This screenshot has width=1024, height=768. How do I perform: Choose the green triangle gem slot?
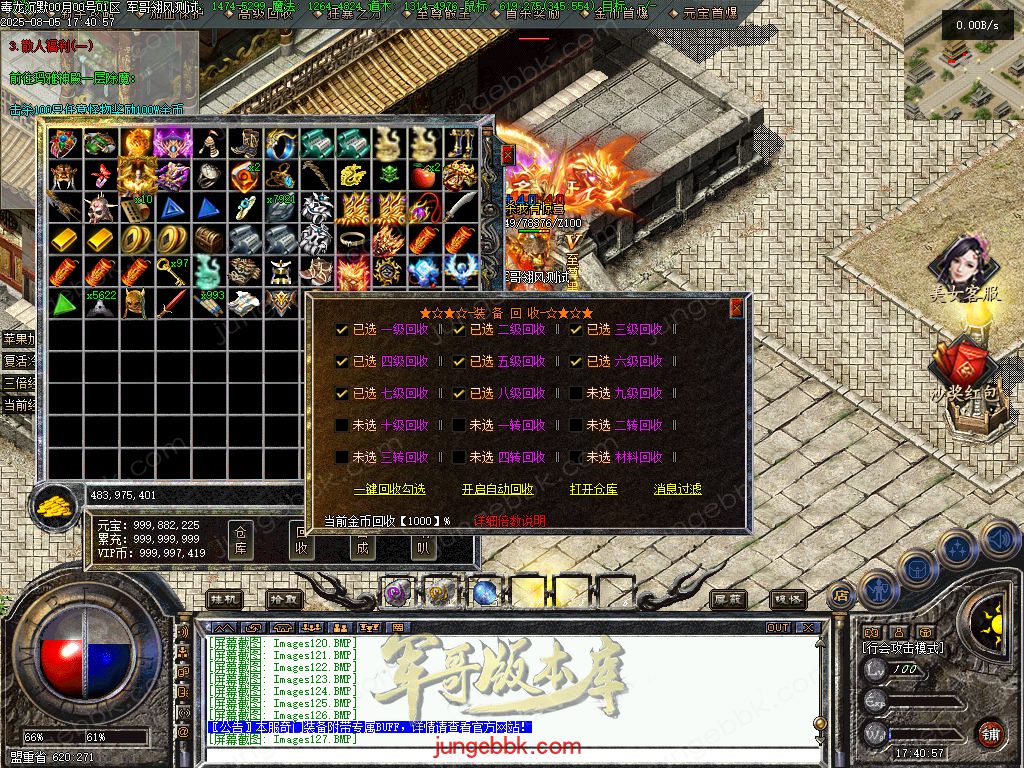coord(65,303)
